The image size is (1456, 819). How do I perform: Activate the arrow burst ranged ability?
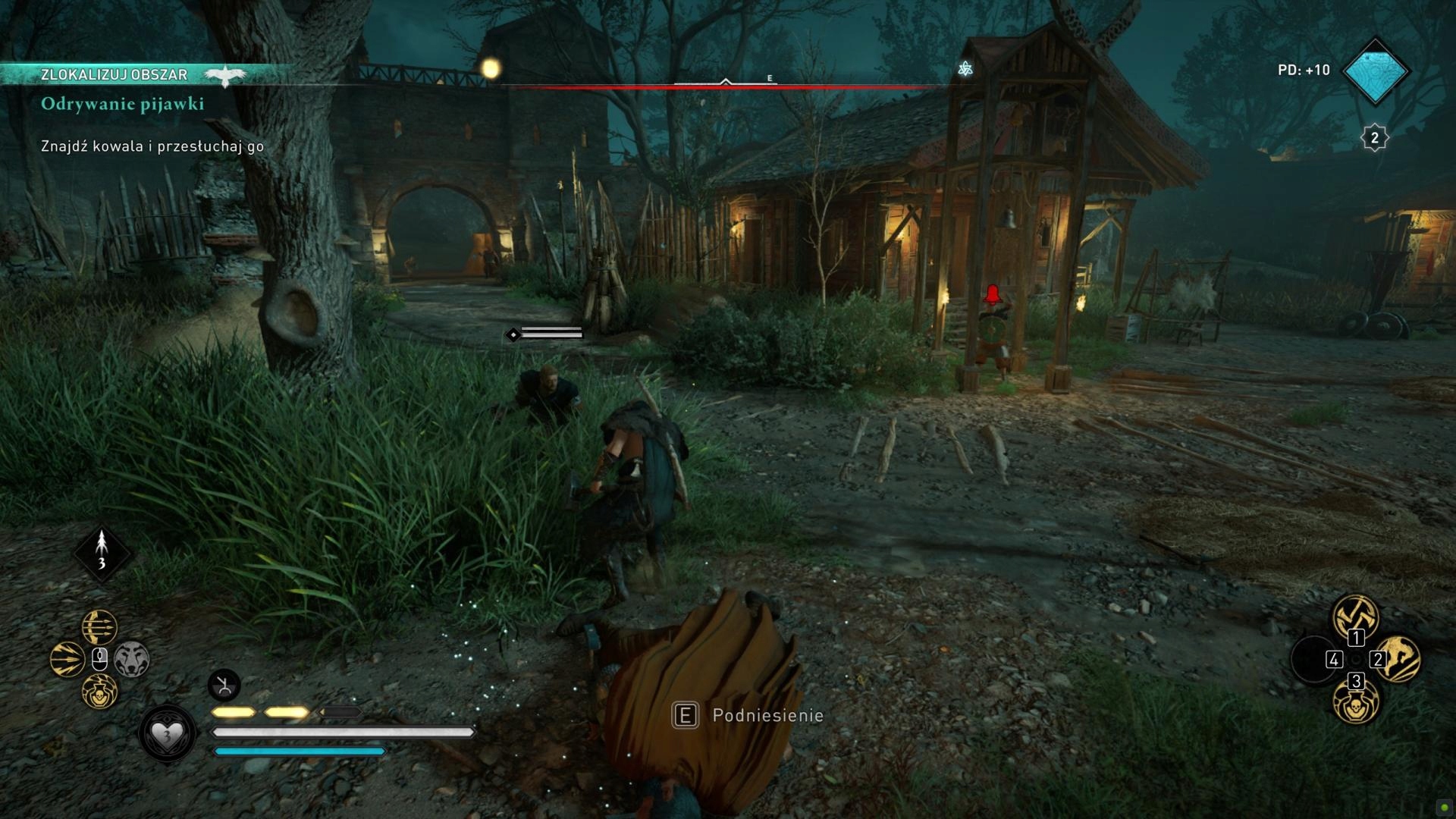pos(67,659)
